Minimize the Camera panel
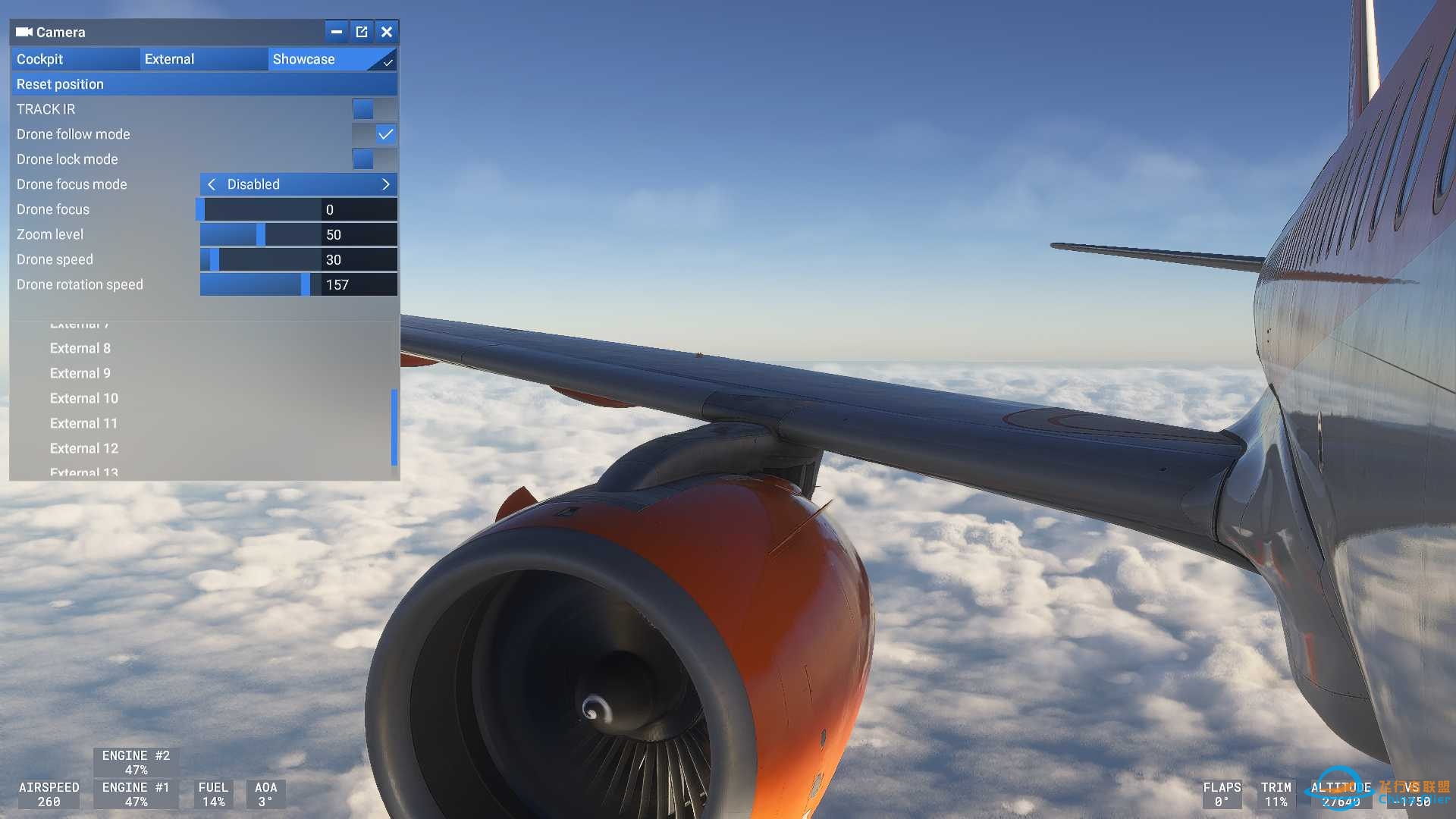The image size is (1456, 819). (x=336, y=31)
